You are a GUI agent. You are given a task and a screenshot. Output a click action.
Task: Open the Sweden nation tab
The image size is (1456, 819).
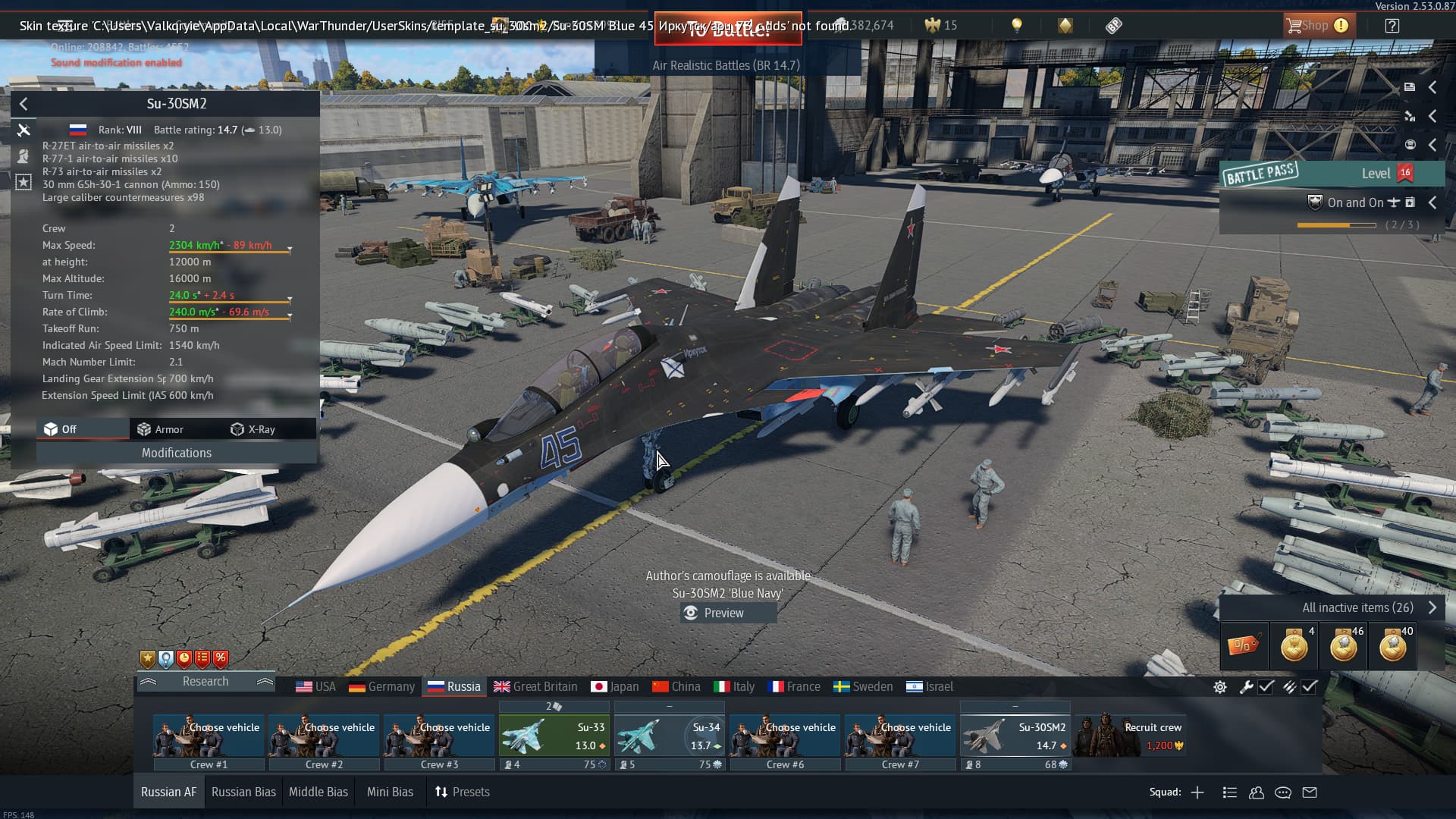[x=863, y=686]
